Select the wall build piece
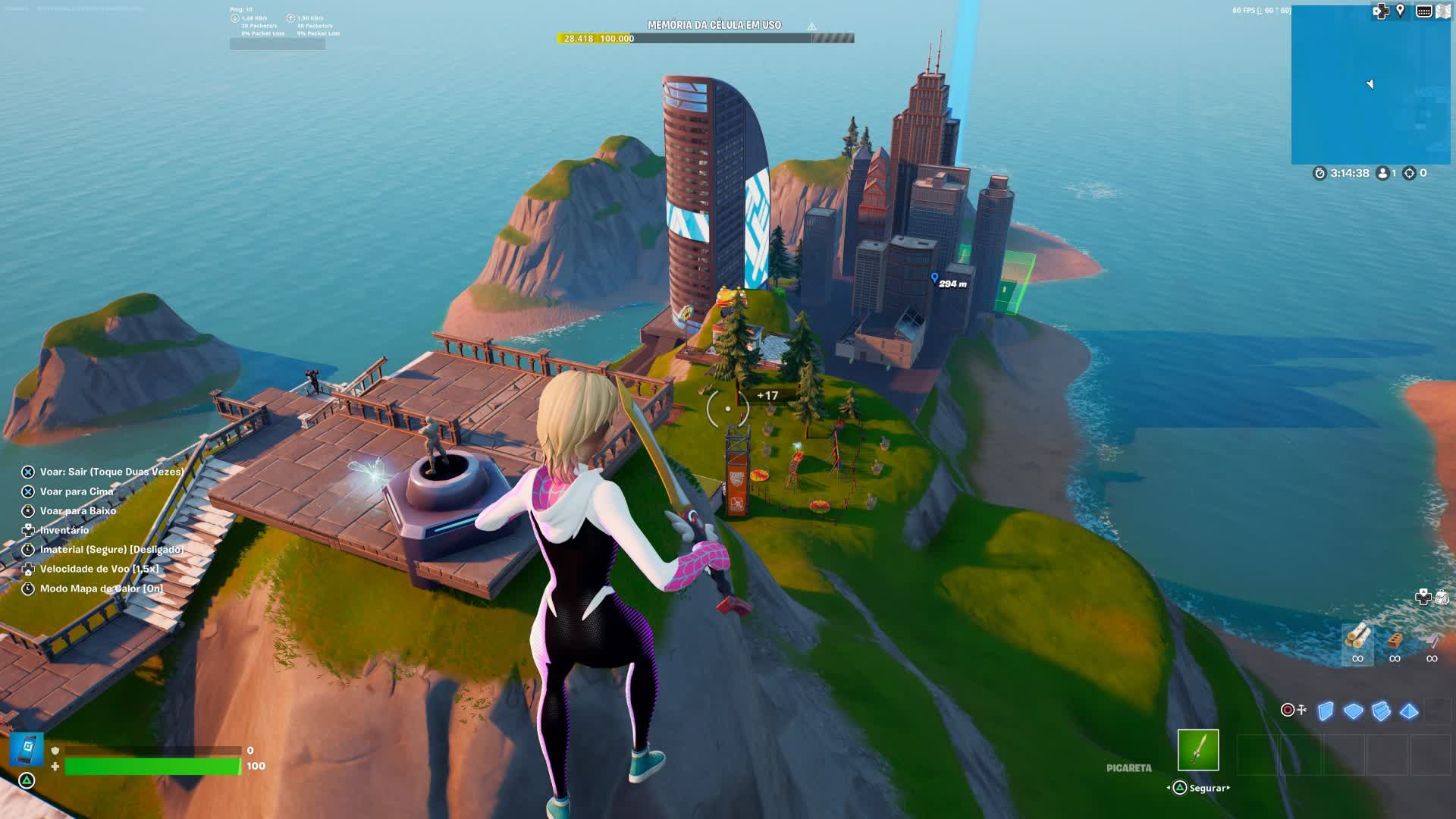Viewport: 1456px width, 819px height. point(1326,711)
